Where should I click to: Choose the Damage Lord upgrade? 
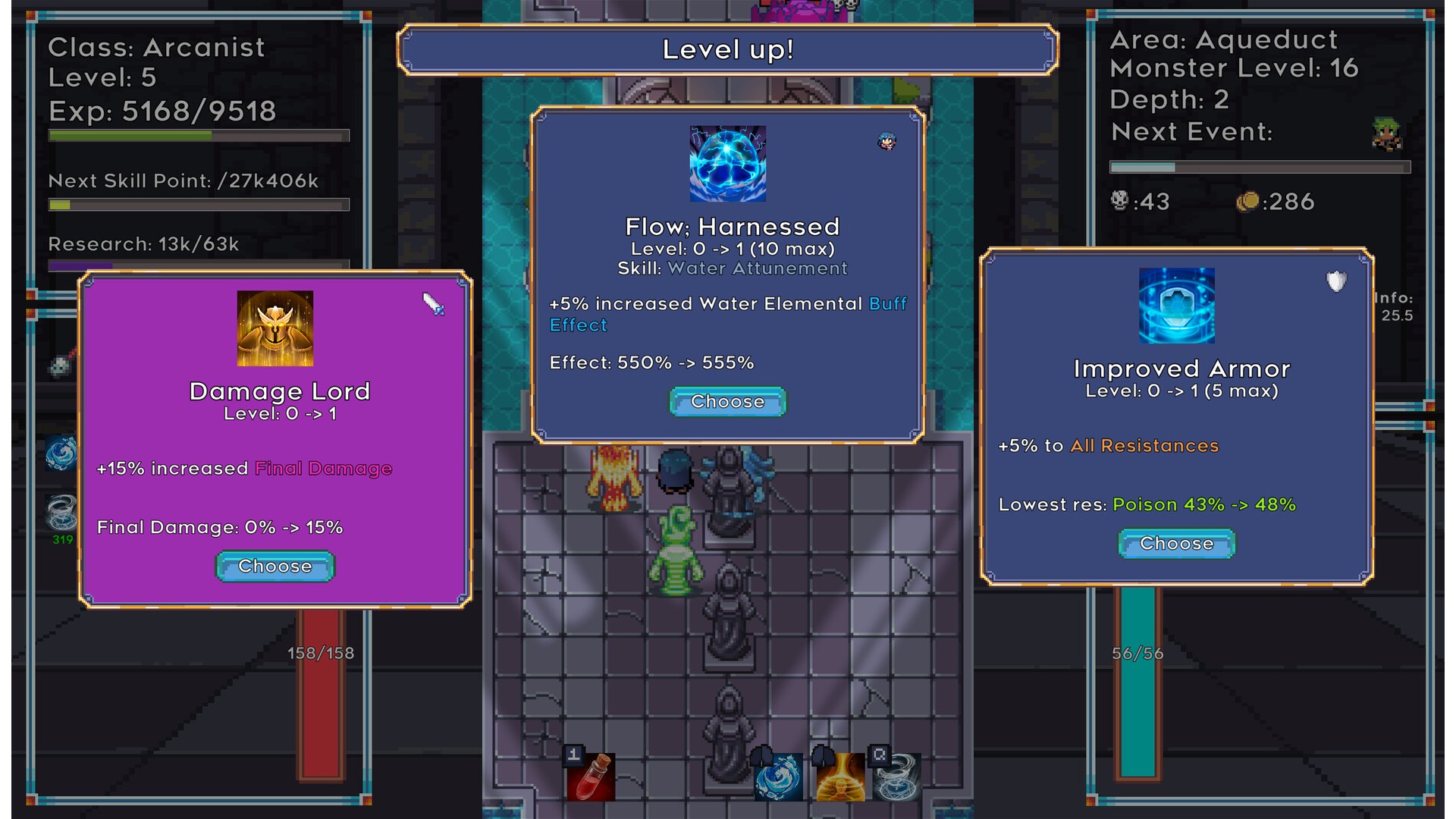click(x=275, y=566)
